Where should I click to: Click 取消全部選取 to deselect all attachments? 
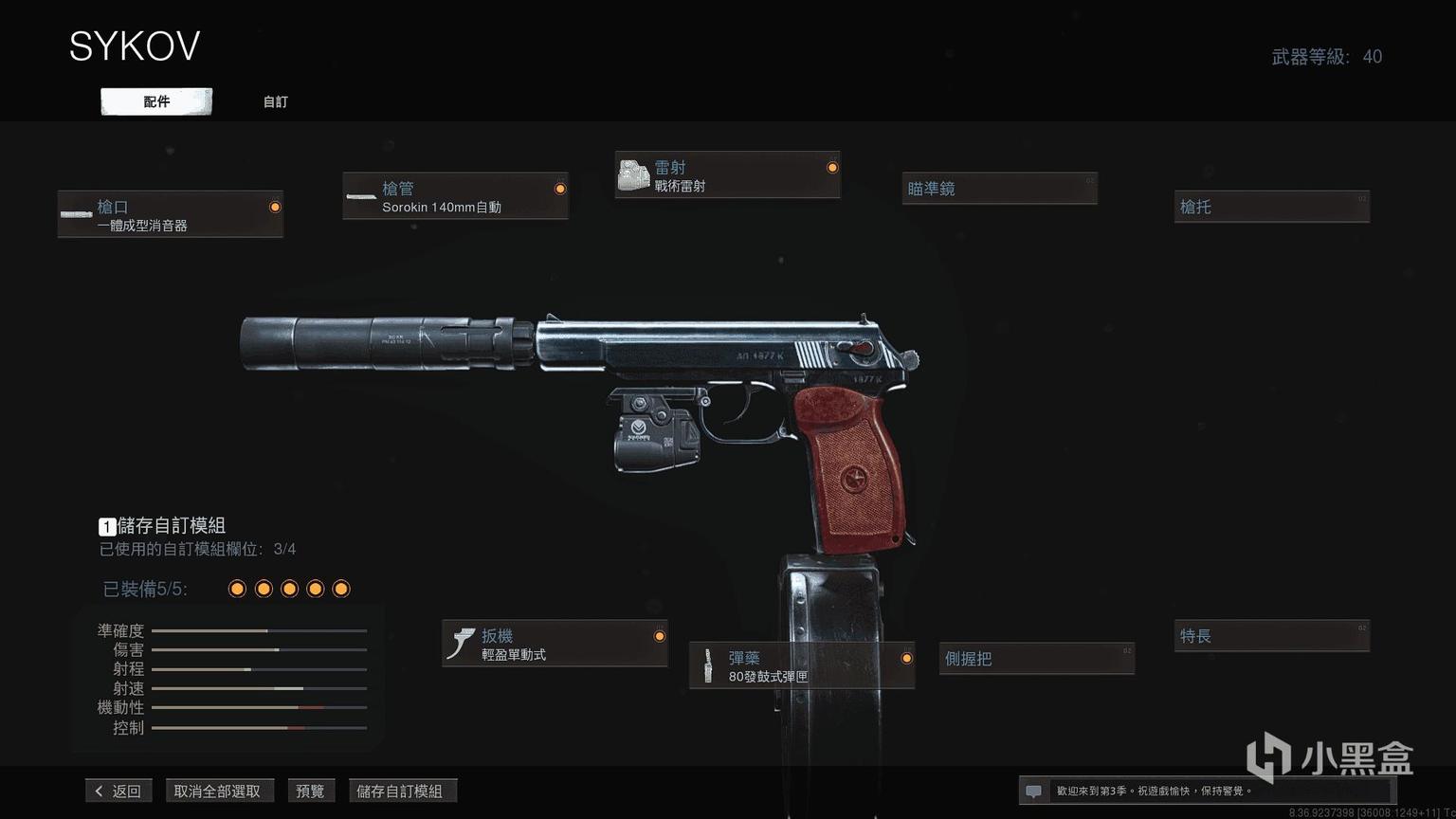[217, 791]
